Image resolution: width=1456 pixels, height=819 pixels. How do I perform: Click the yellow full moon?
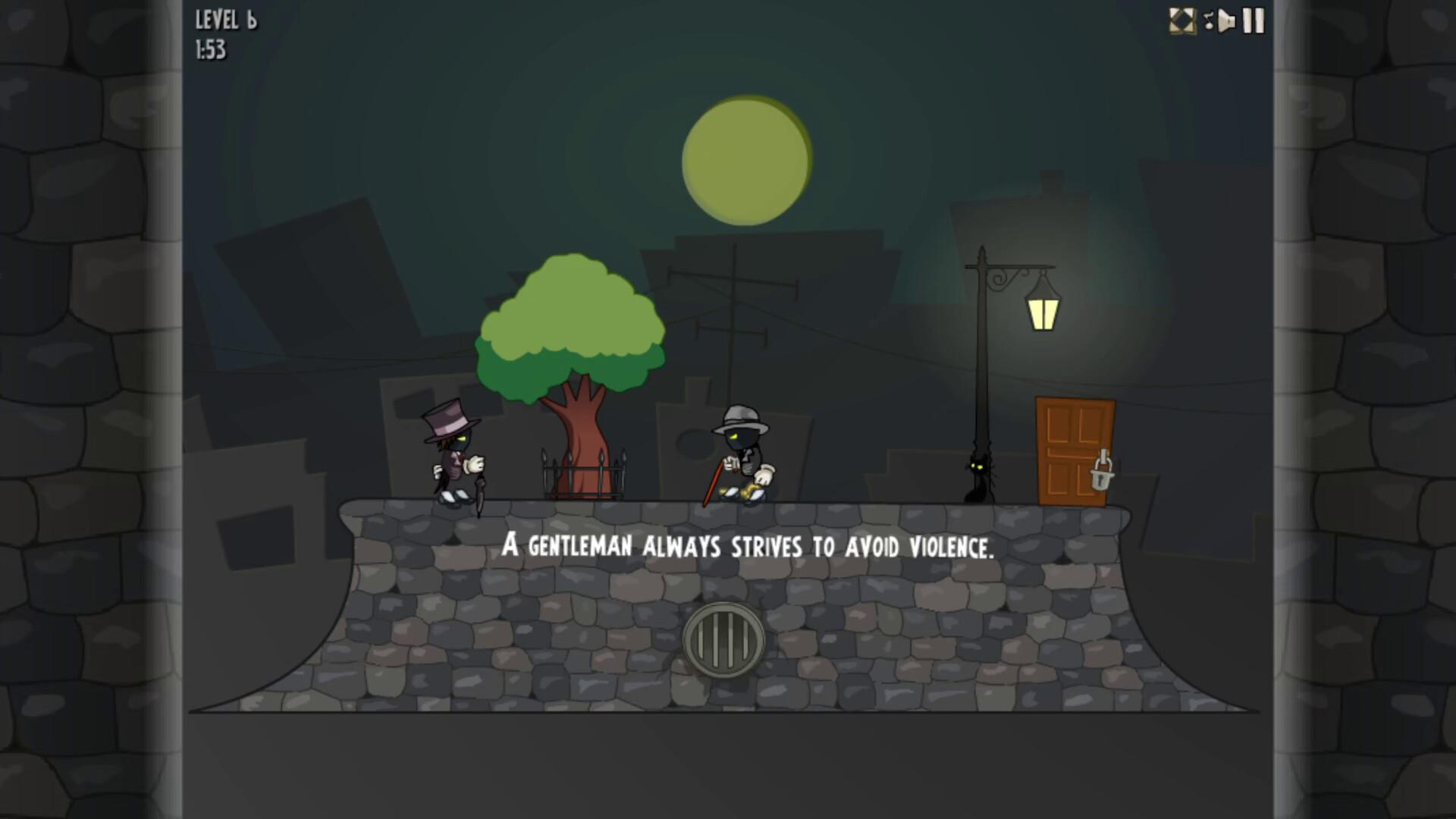coord(745,161)
